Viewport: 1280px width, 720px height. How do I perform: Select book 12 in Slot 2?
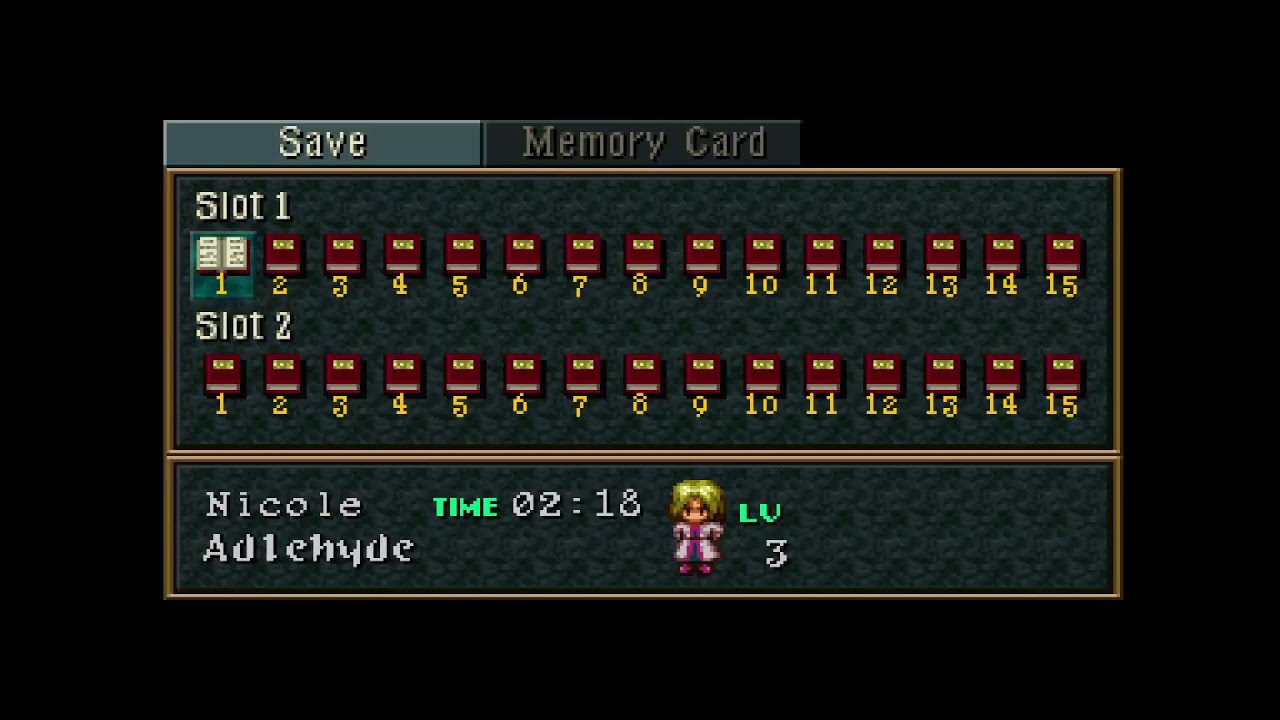tap(882, 375)
